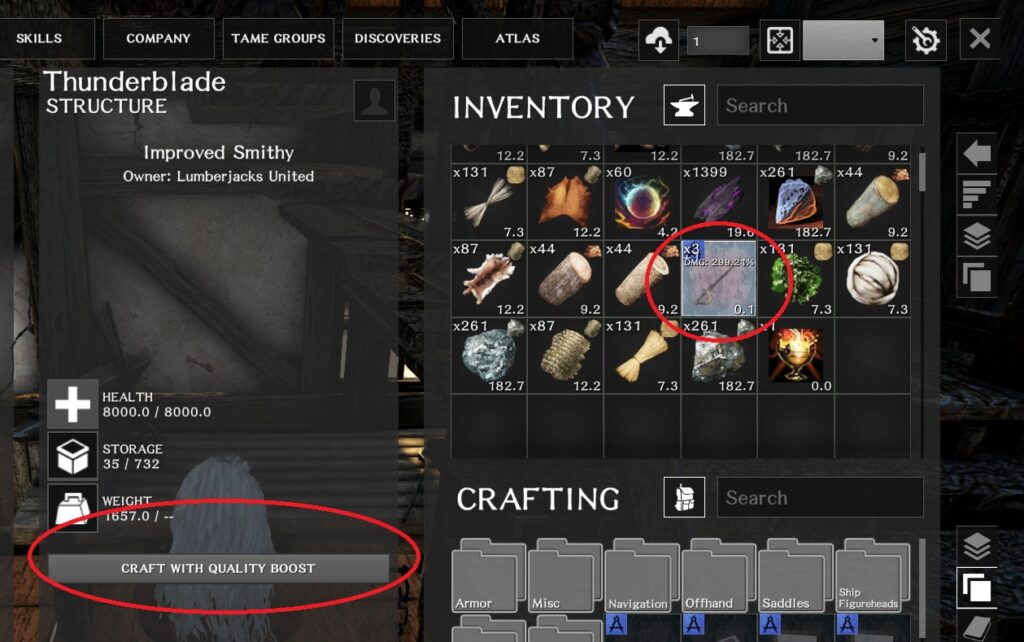Open the Saddles crafting folder
The image size is (1024, 642).
[x=795, y=577]
